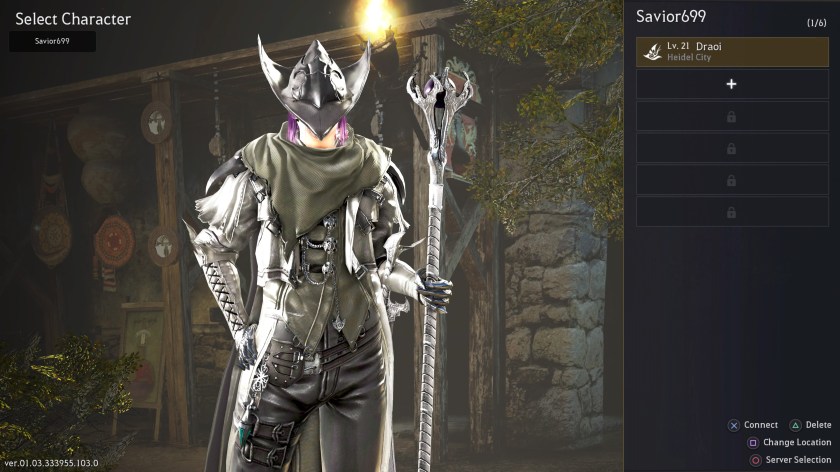The height and width of the screenshot is (472, 840).
Task: Select the Lv. 21 Draoi character row
Action: [732, 52]
